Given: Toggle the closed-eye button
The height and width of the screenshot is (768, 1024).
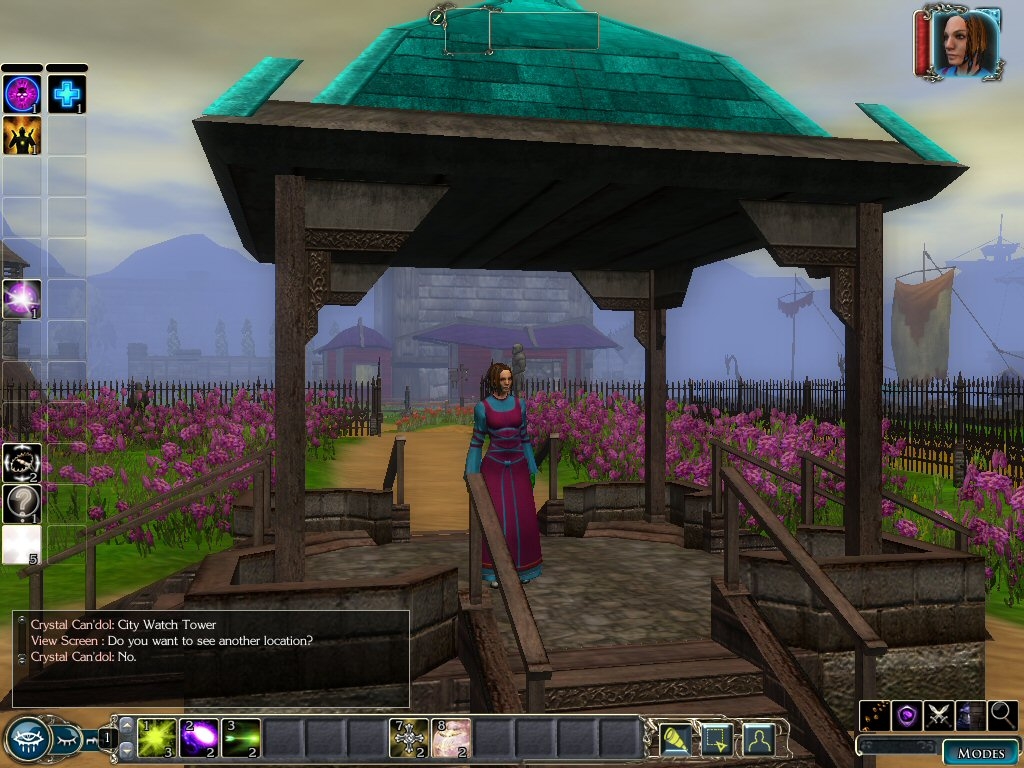Looking at the screenshot, I should click(67, 740).
